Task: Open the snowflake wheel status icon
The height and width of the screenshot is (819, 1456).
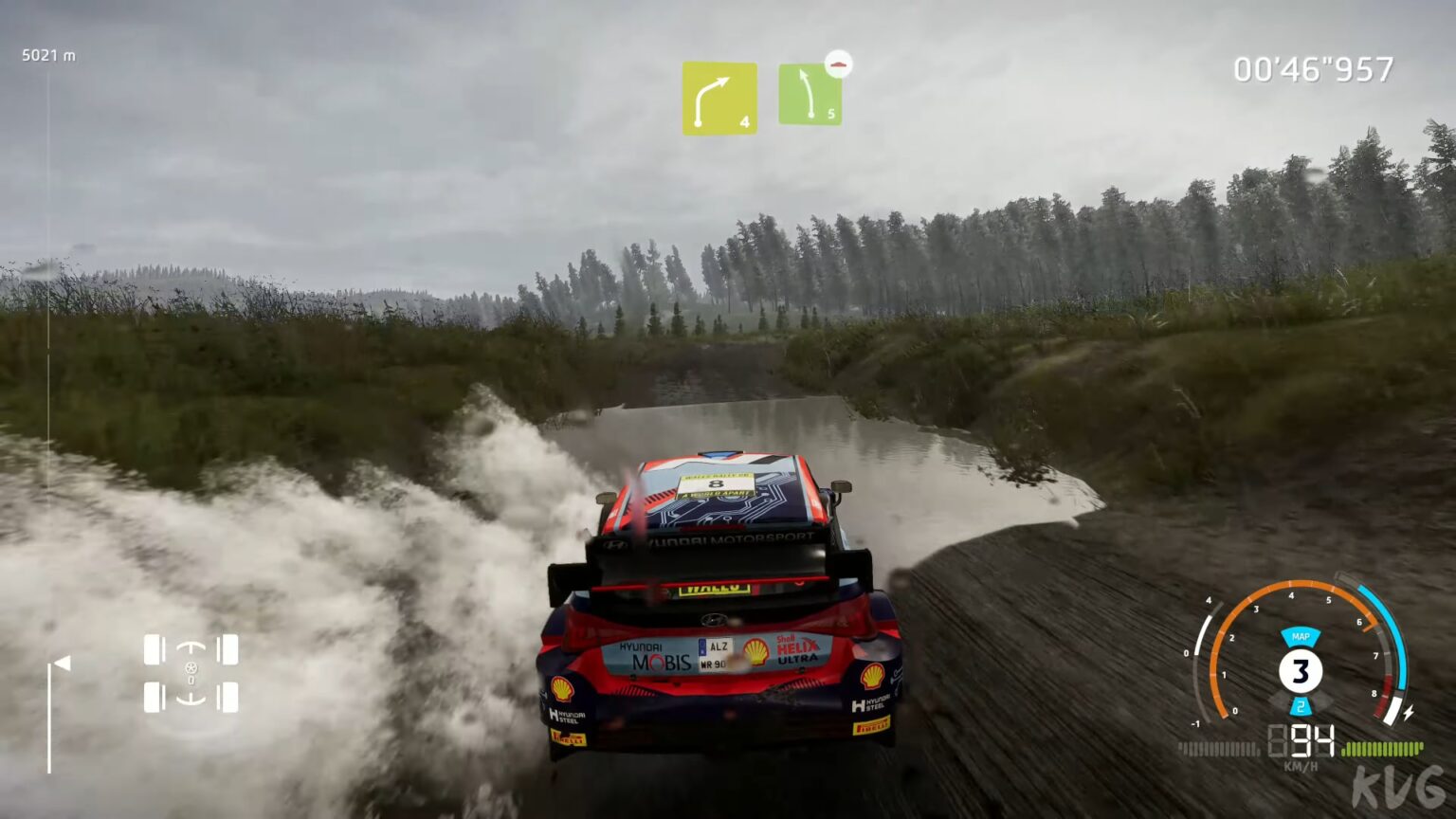Action: pyautogui.click(x=191, y=668)
